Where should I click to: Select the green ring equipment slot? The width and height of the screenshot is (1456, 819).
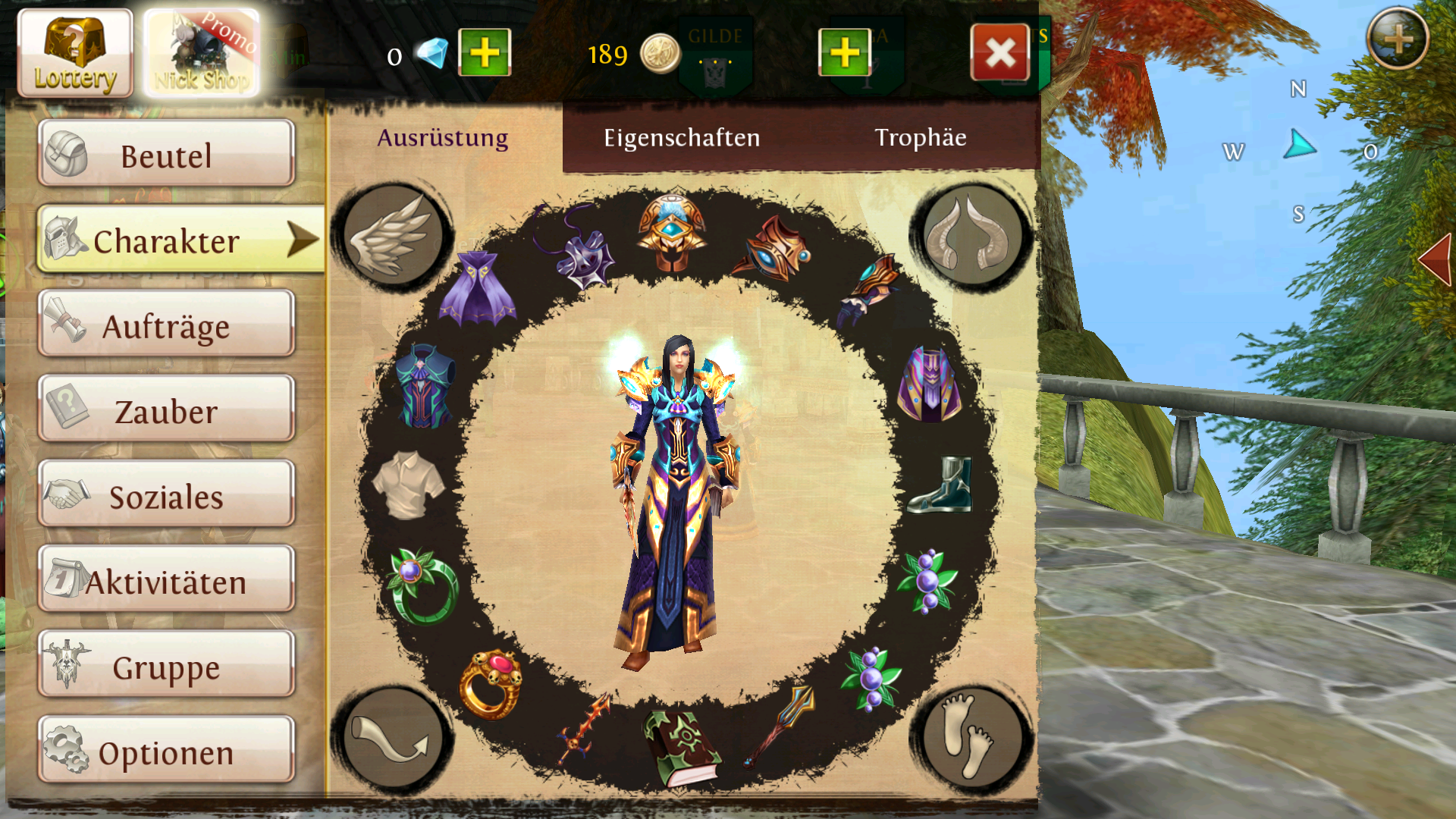422,585
